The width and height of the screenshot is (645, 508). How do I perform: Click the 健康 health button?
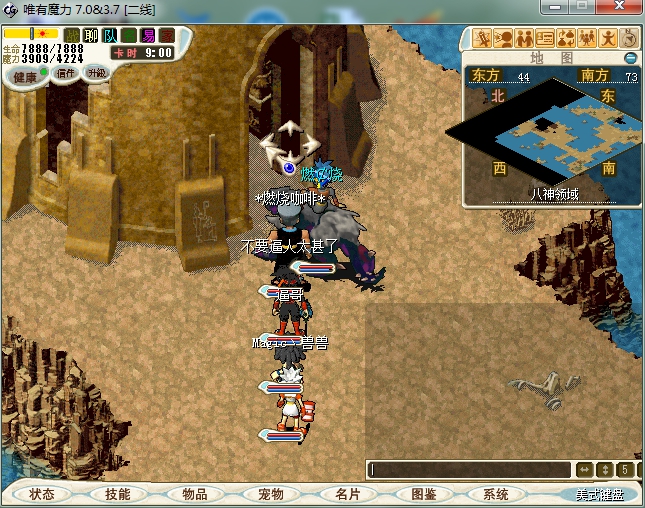click(25, 77)
